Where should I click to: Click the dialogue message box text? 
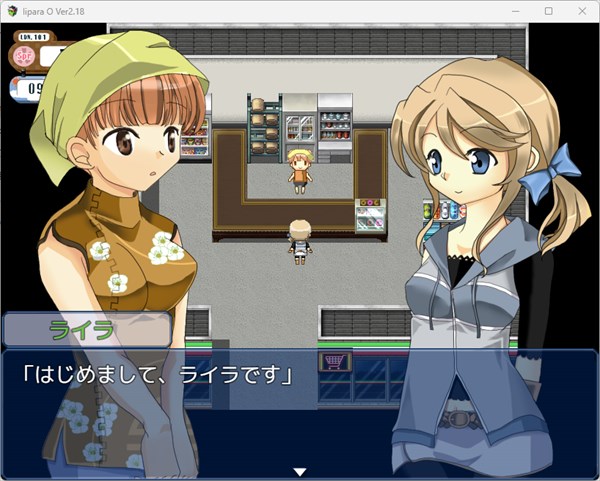point(157,377)
